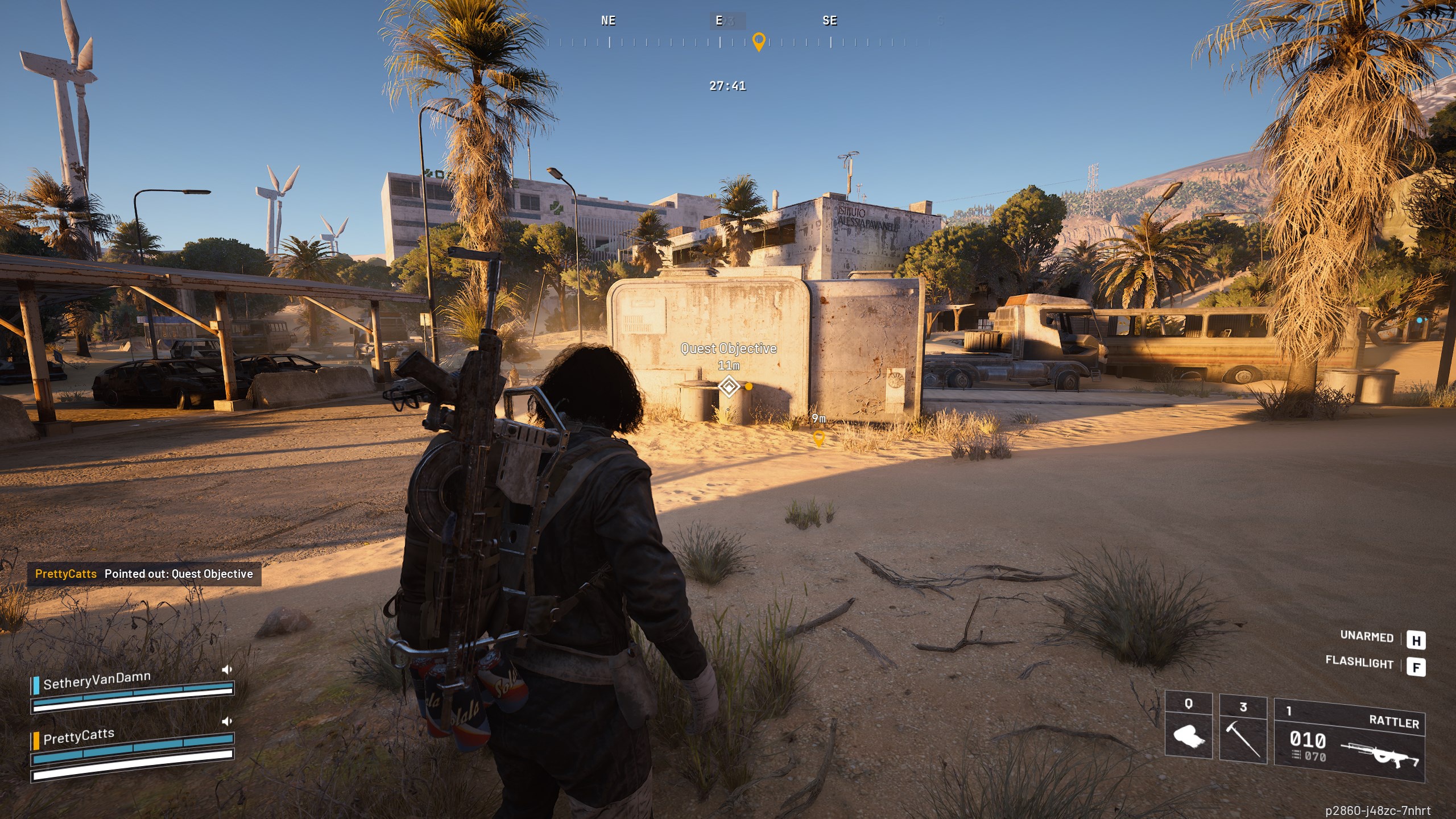
Task: Click the orange waypoint pin on compass
Action: [758, 42]
